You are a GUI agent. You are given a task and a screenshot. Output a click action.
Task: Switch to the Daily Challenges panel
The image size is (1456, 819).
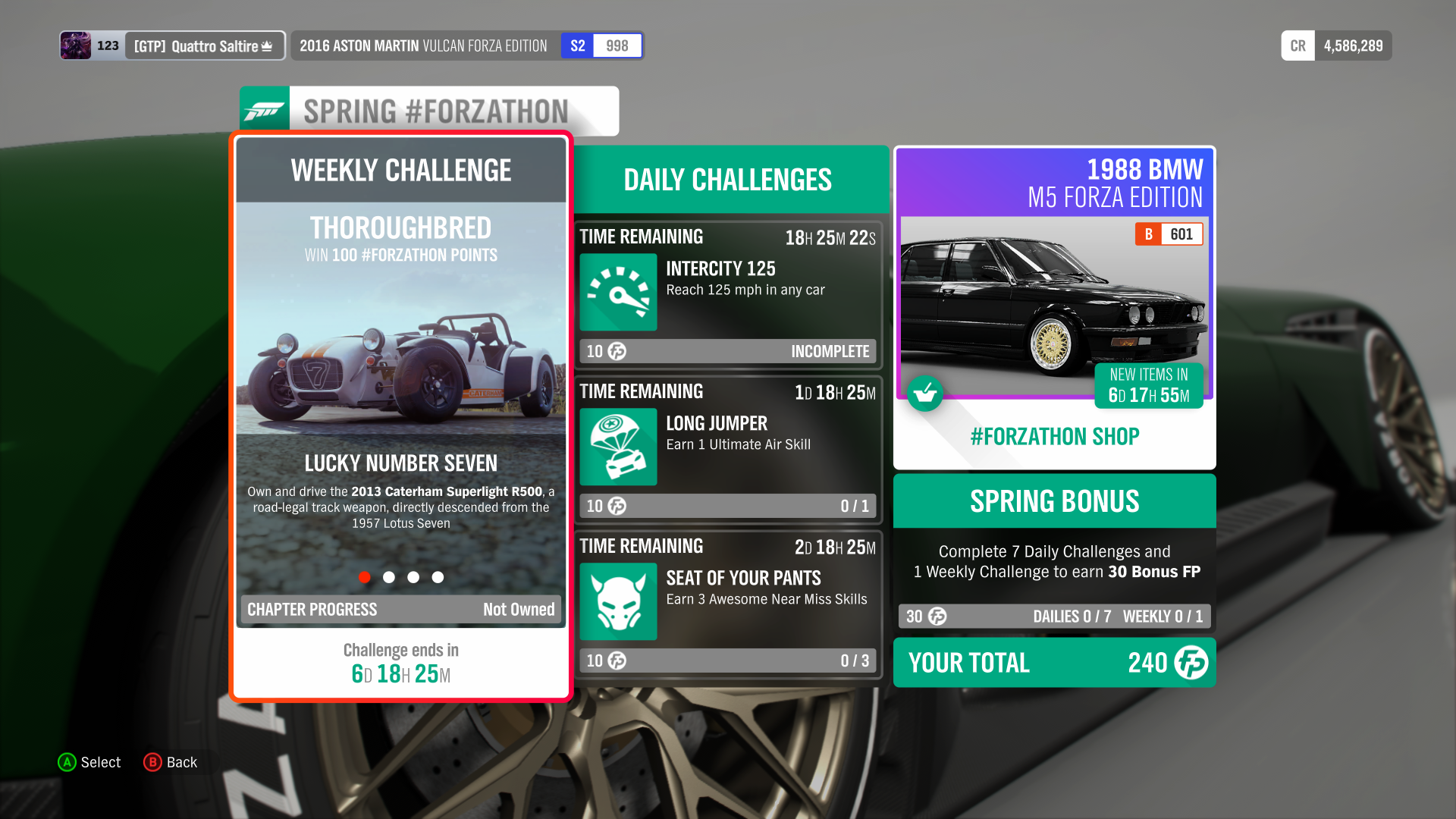click(x=727, y=179)
